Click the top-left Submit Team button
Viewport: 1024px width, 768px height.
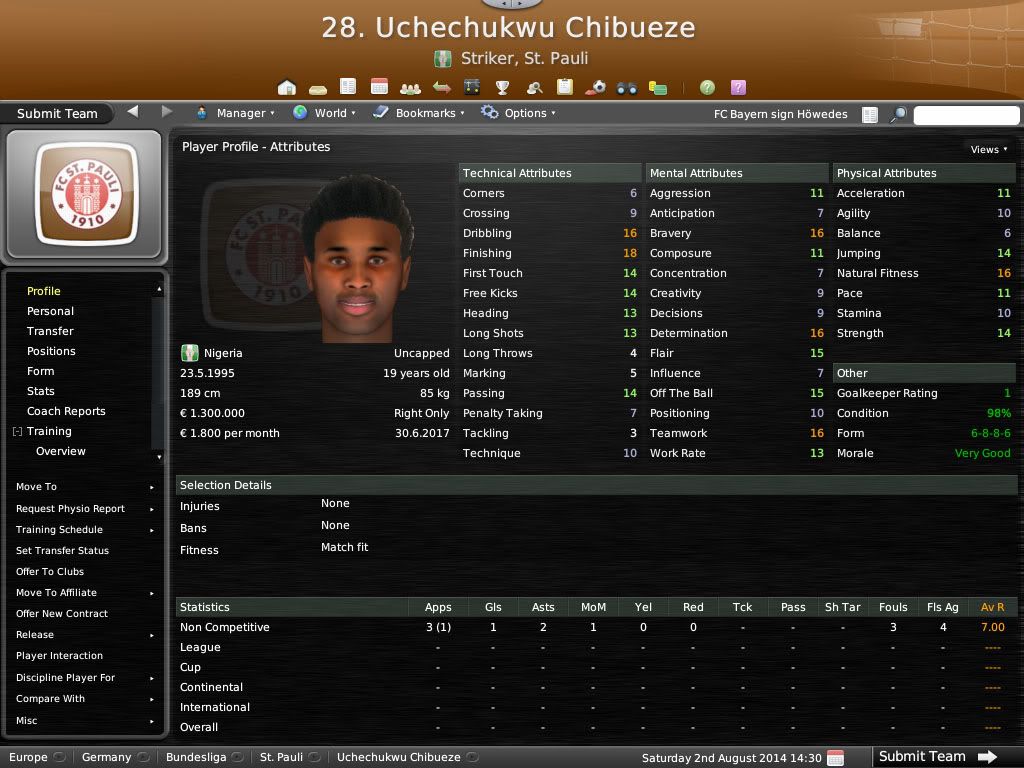click(57, 113)
